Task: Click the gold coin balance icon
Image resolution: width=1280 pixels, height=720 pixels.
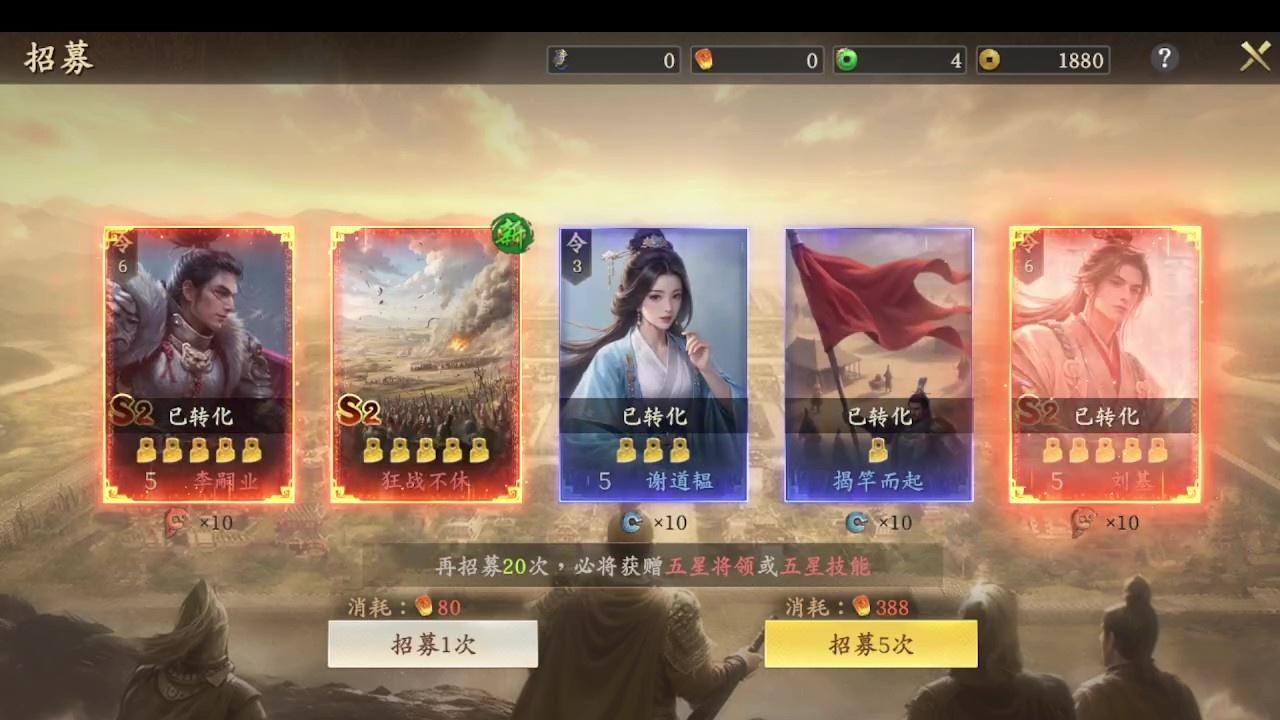Action: pos(989,60)
